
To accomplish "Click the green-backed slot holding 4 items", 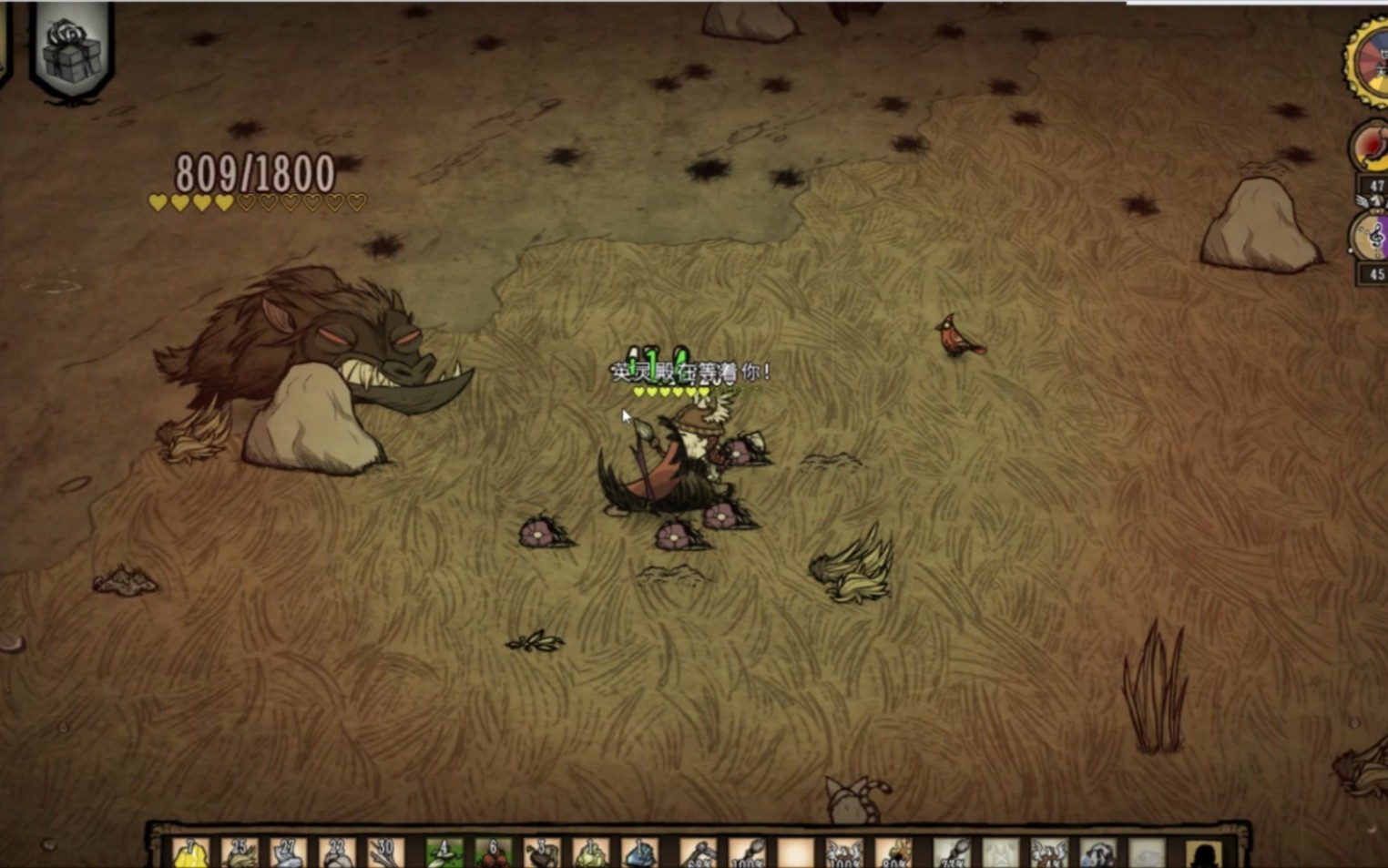I will click(444, 853).
